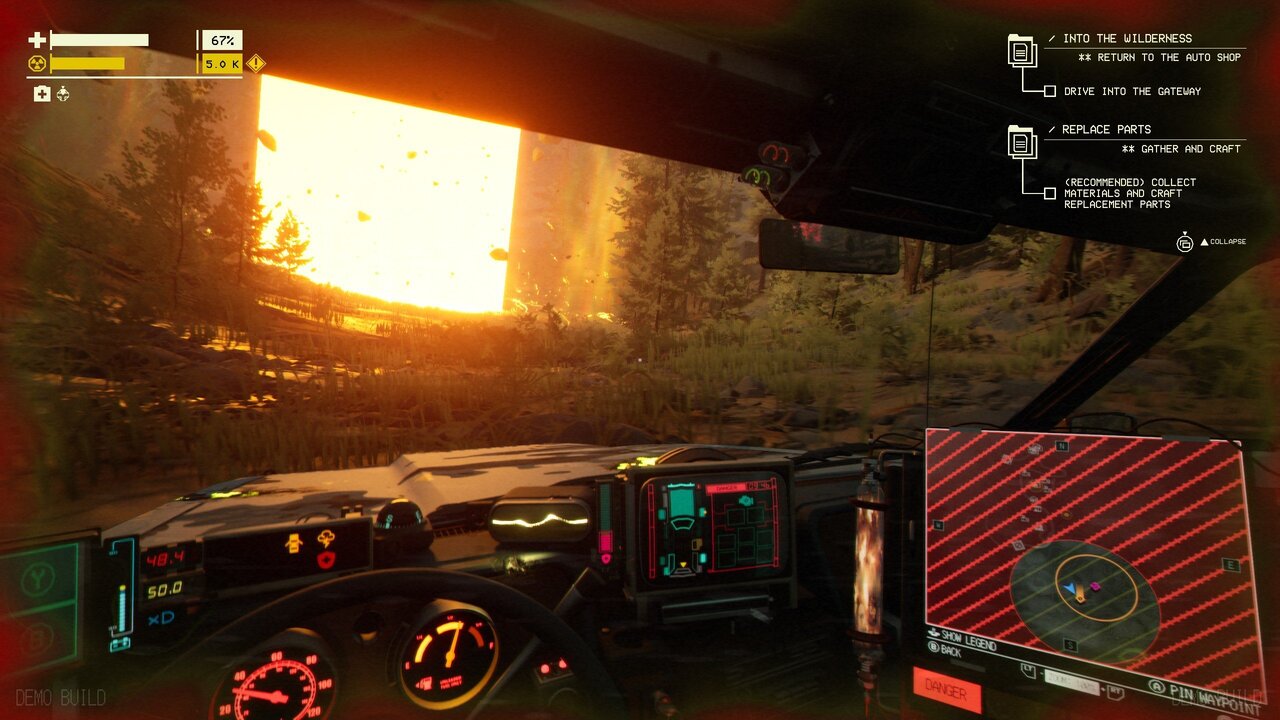The width and height of the screenshot is (1280, 720).
Task: Click the north compass marker on the map
Action: pyautogui.click(x=1062, y=446)
